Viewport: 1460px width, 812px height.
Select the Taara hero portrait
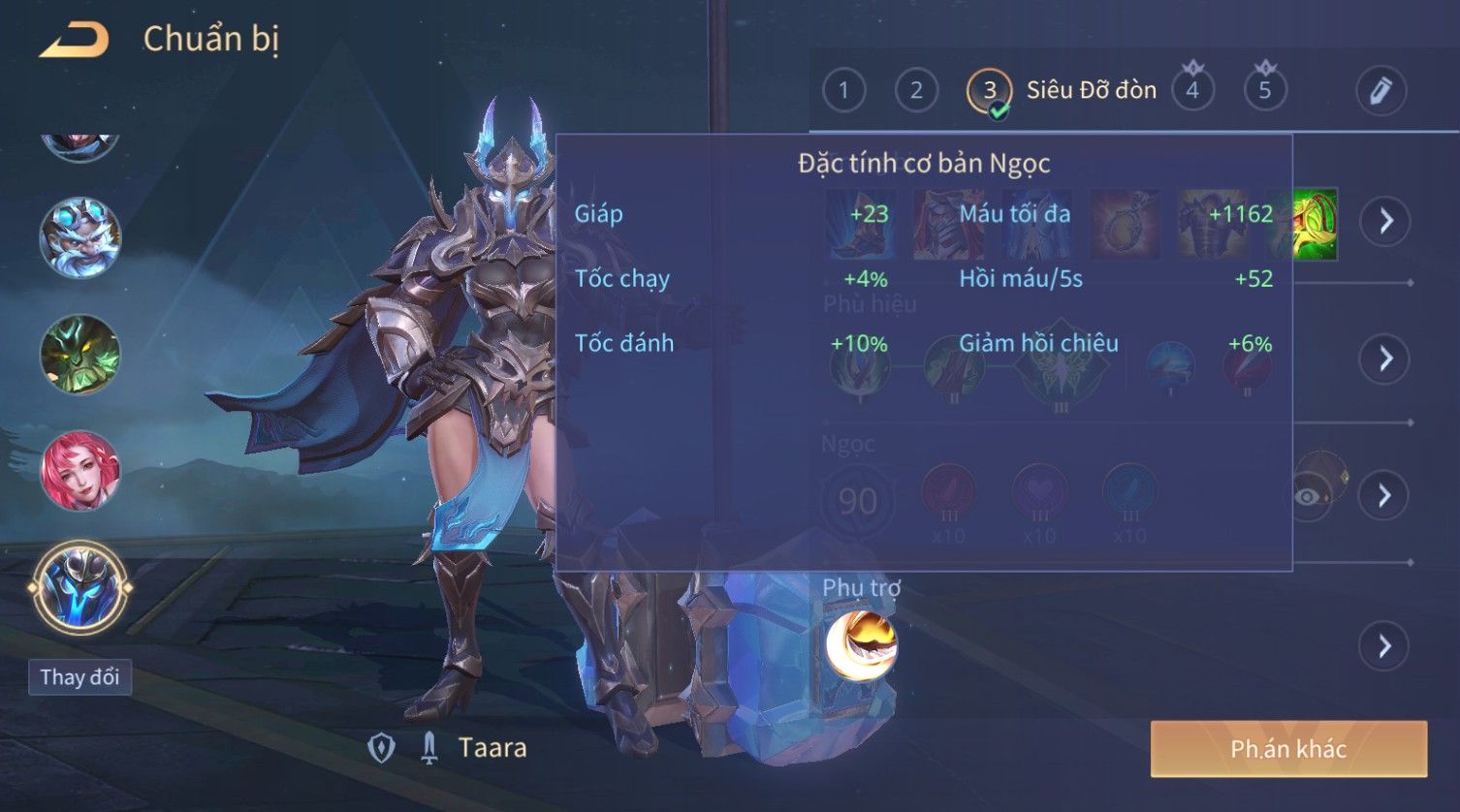79,587
